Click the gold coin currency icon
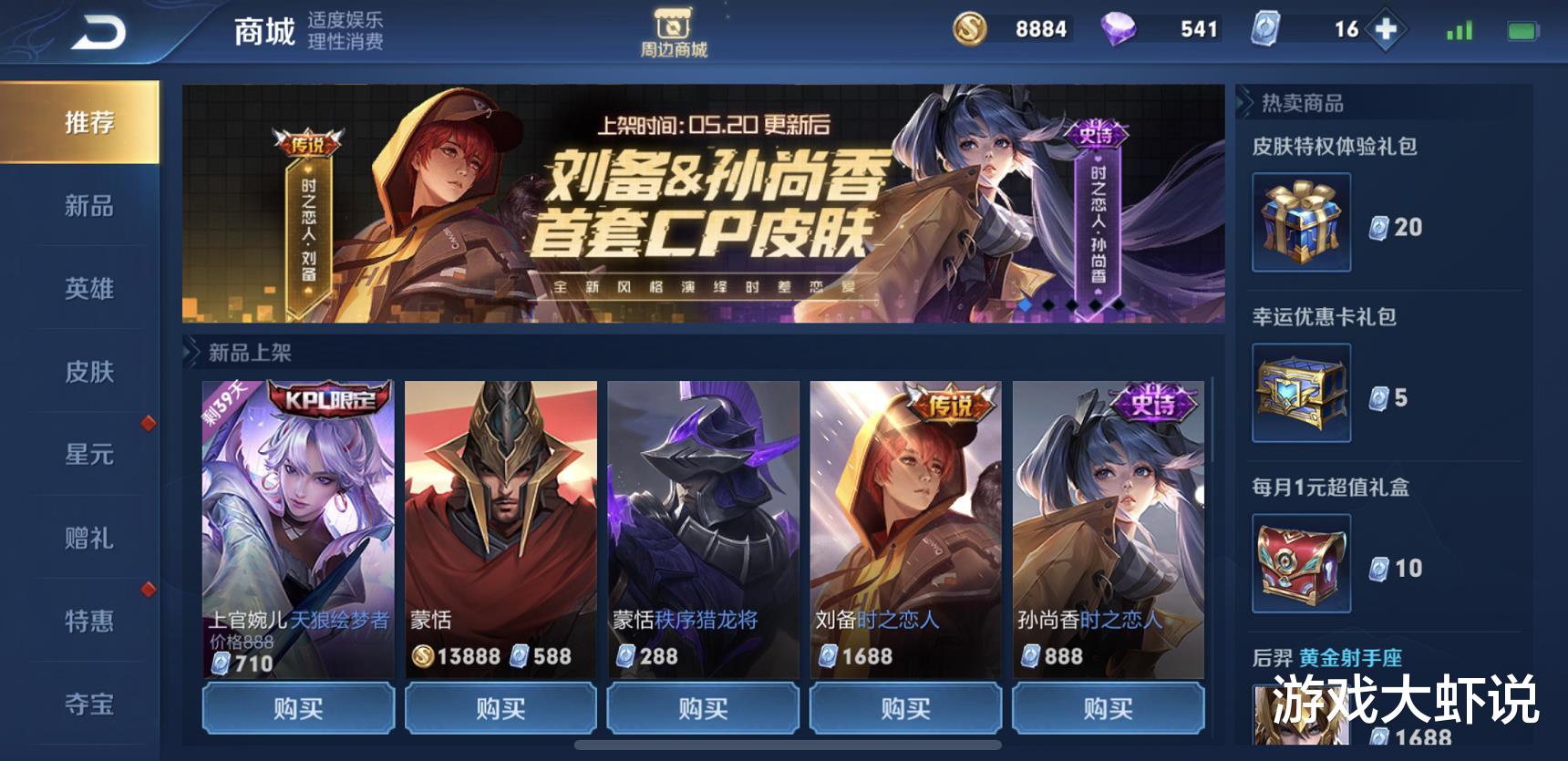The width and height of the screenshot is (1568, 761). tap(969, 28)
